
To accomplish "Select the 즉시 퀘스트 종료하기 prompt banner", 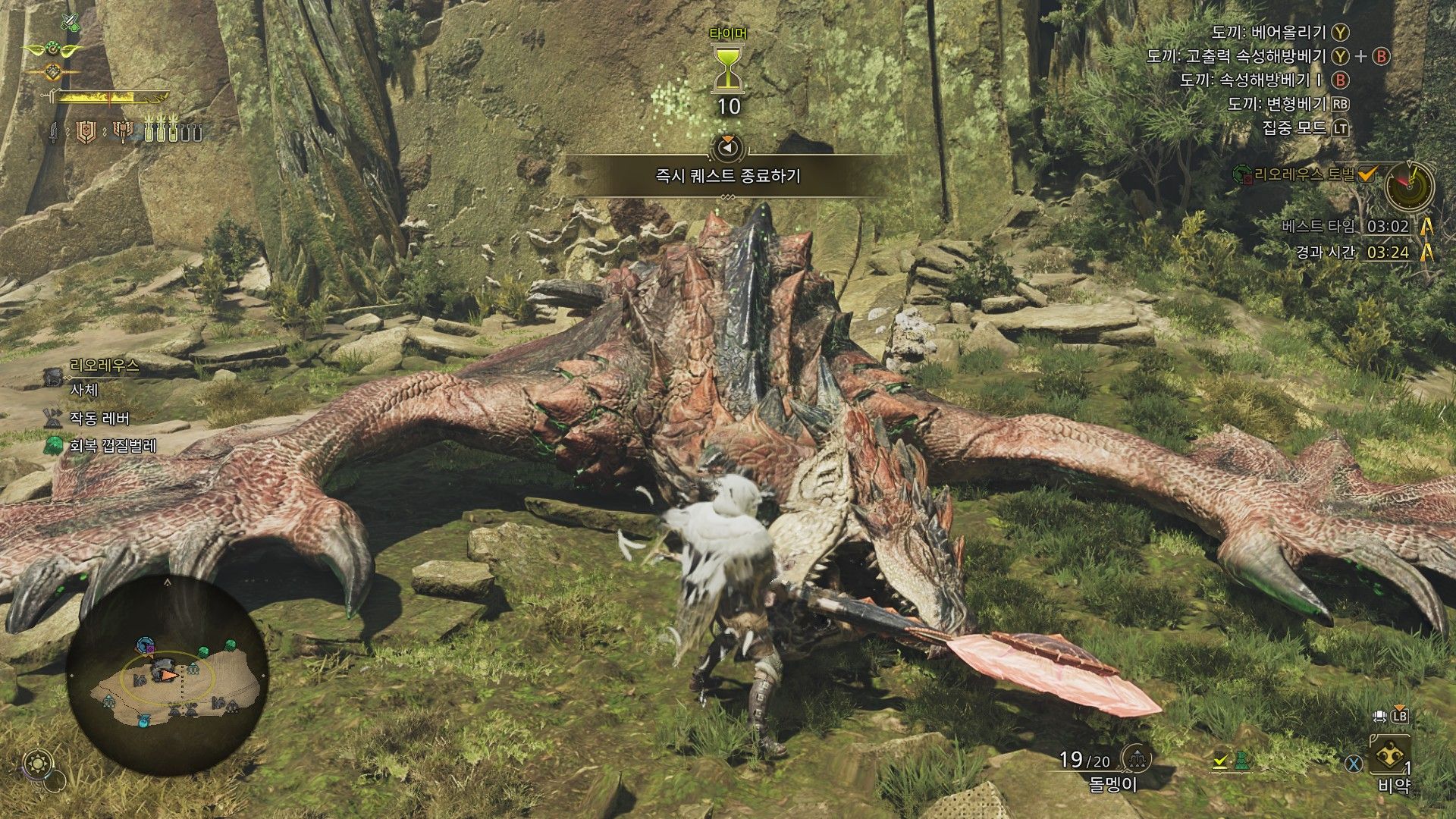I will click(x=727, y=176).
